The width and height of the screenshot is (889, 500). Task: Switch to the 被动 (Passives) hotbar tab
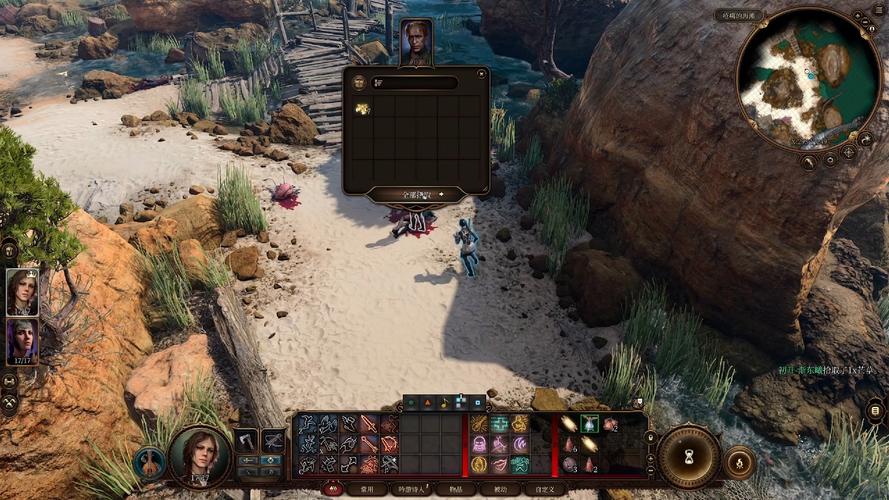500,489
